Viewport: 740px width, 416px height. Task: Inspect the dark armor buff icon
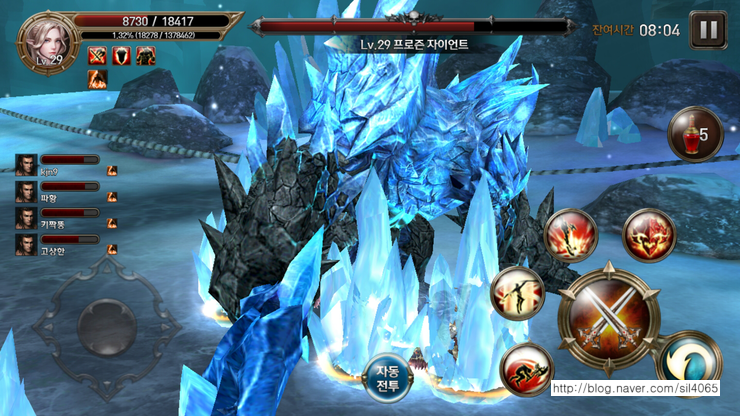point(145,55)
